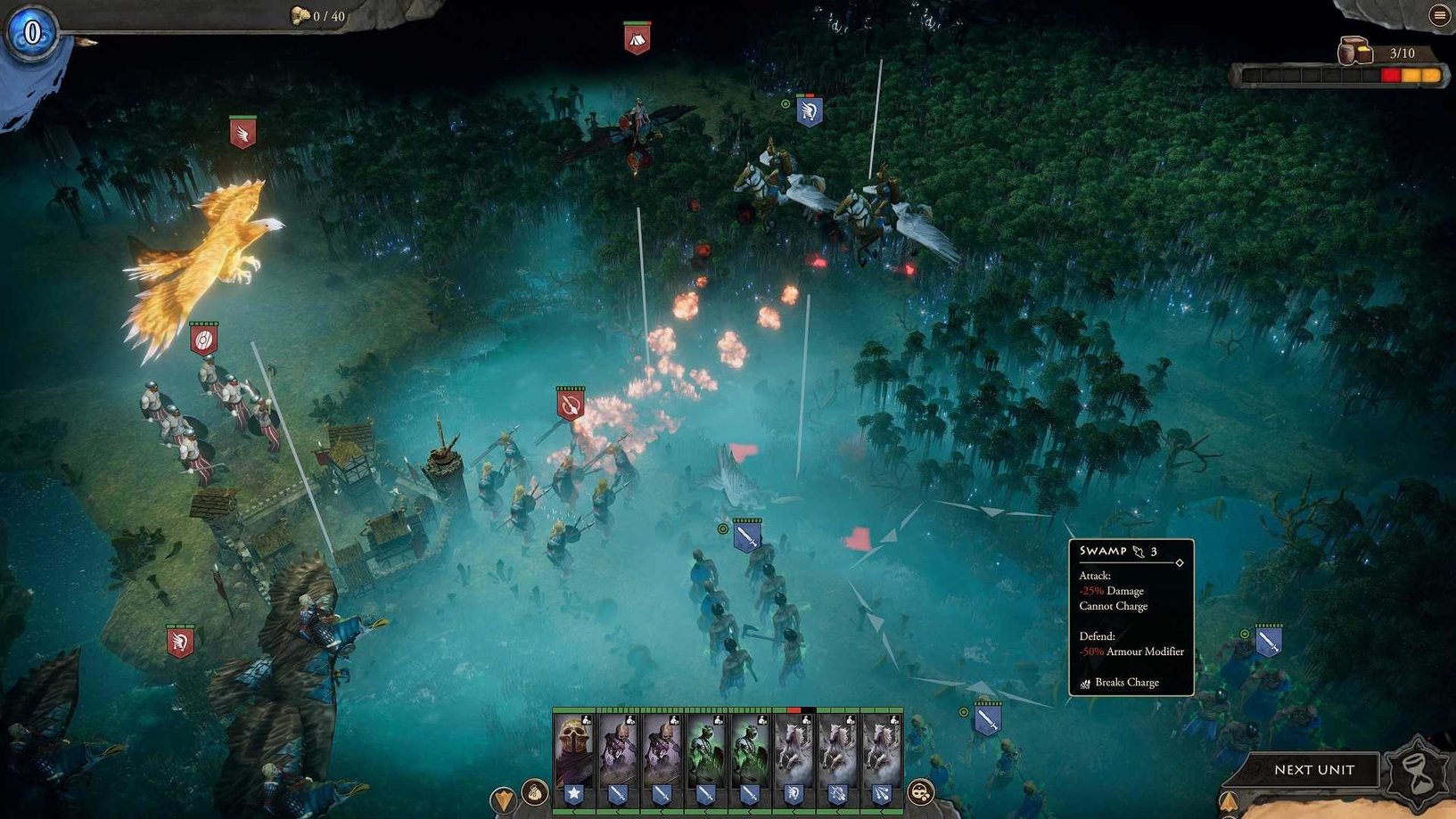Open the hamburger options menu in the top-right corner
Image resolution: width=1456 pixels, height=819 pixels.
(1439, 14)
